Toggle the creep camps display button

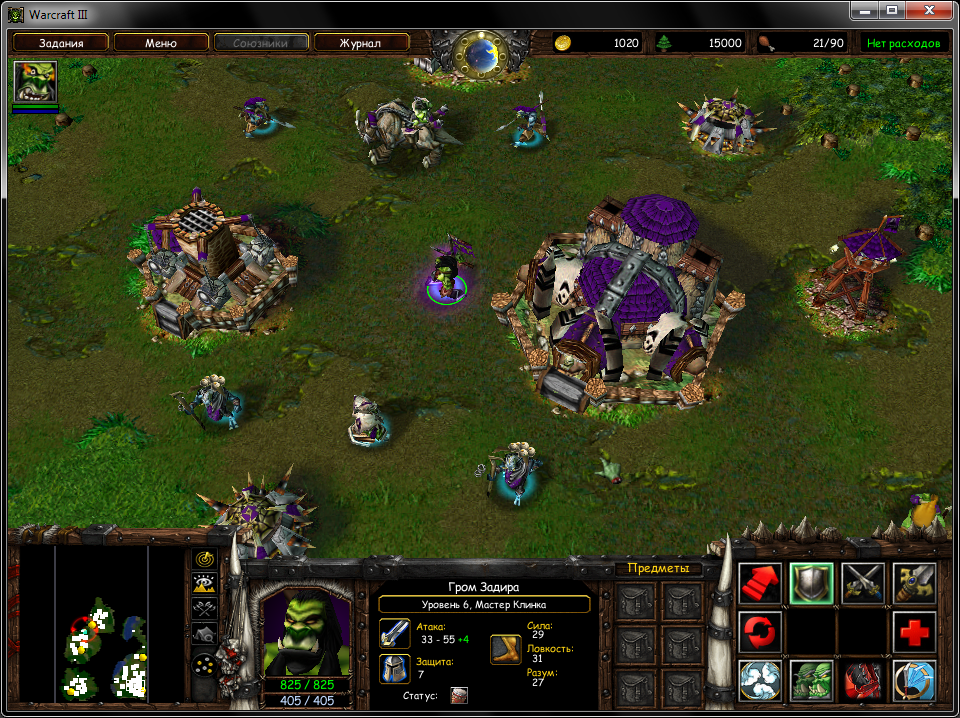click(205, 633)
